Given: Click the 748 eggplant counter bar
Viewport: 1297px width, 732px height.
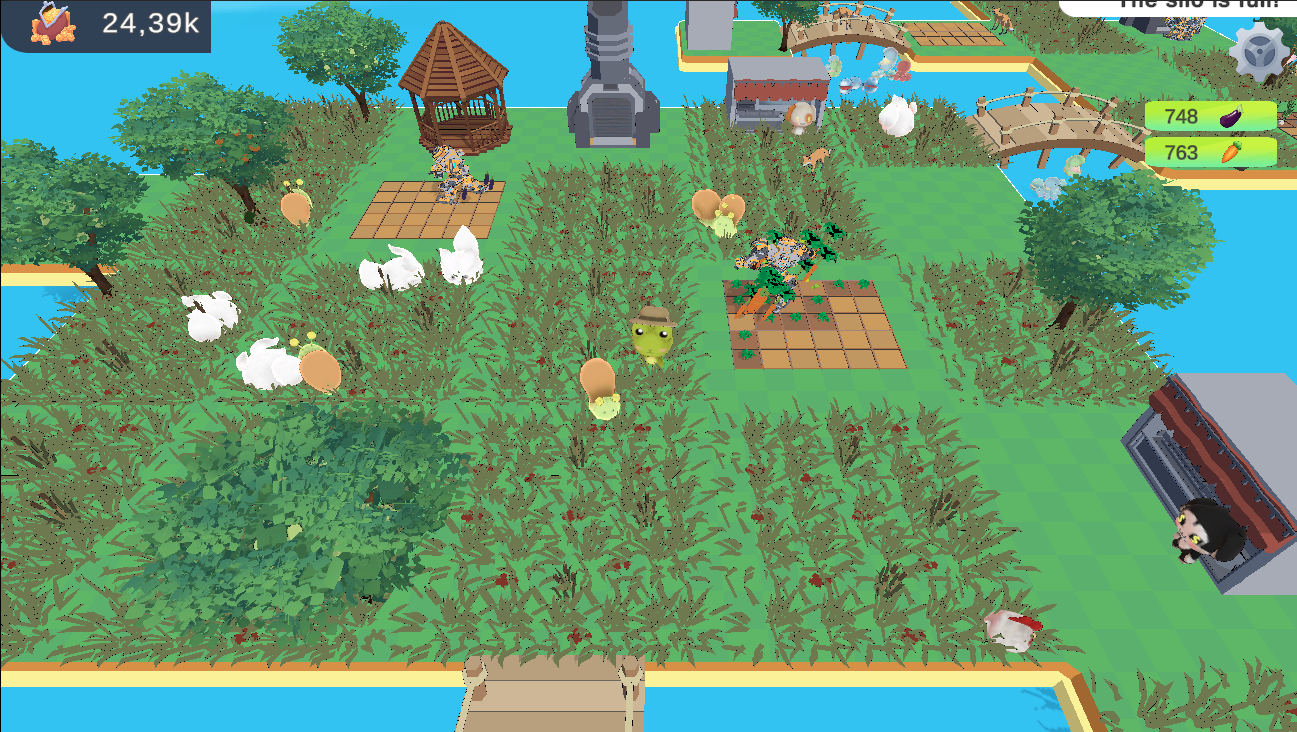Looking at the screenshot, I should click(x=1200, y=115).
